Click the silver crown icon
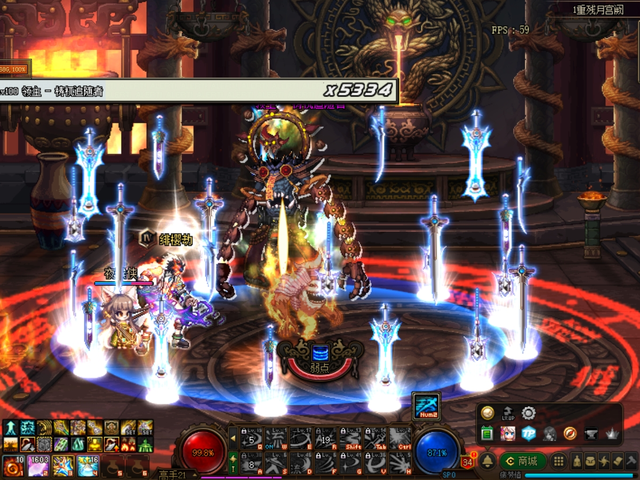 [613, 433]
